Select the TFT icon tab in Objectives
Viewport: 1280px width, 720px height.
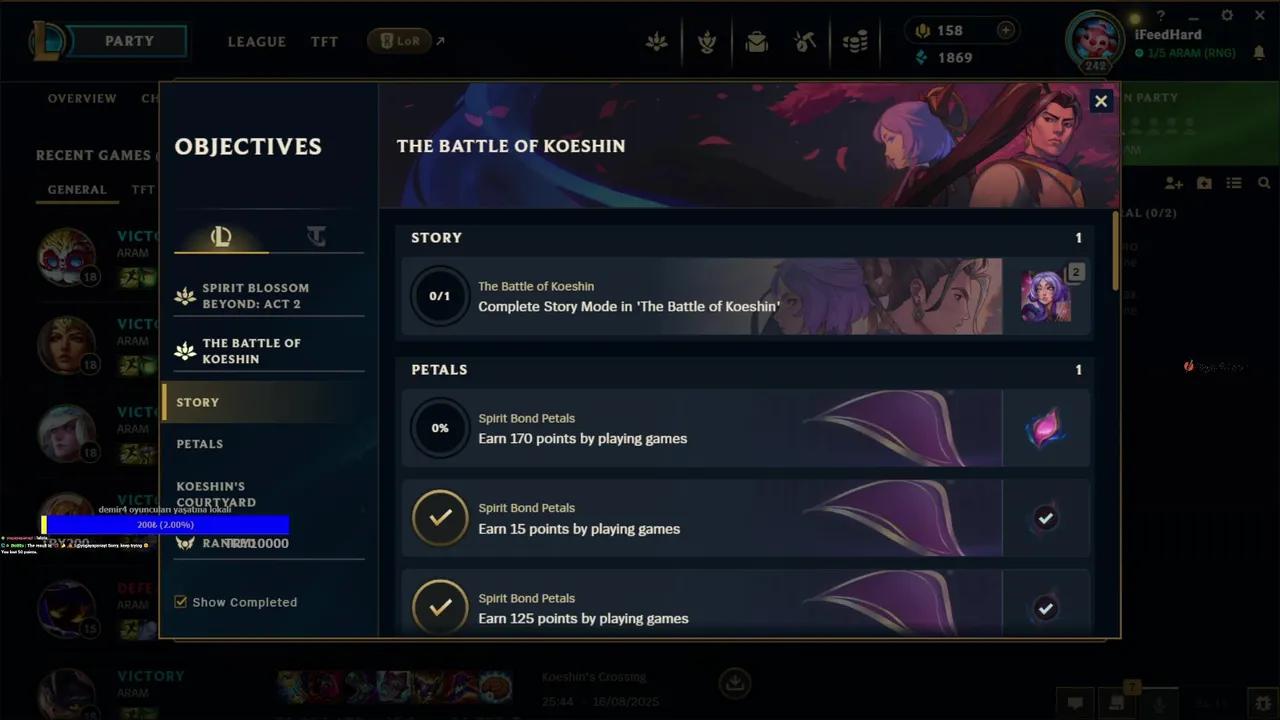(316, 236)
